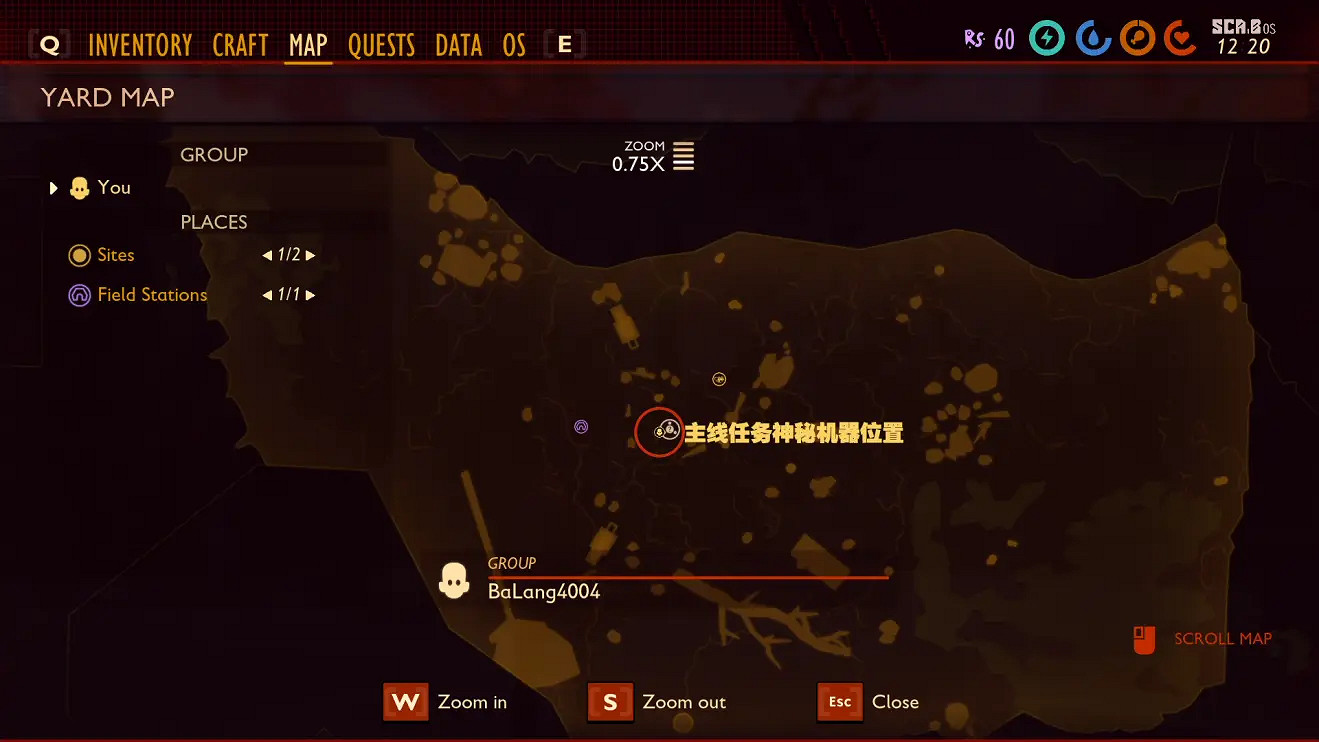Open the QUESTS tab

point(381,44)
